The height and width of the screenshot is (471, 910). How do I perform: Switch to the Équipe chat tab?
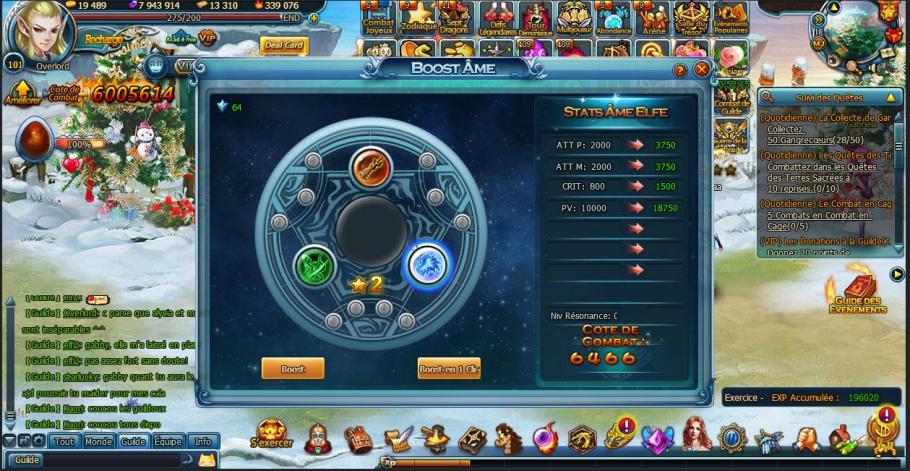[168, 441]
